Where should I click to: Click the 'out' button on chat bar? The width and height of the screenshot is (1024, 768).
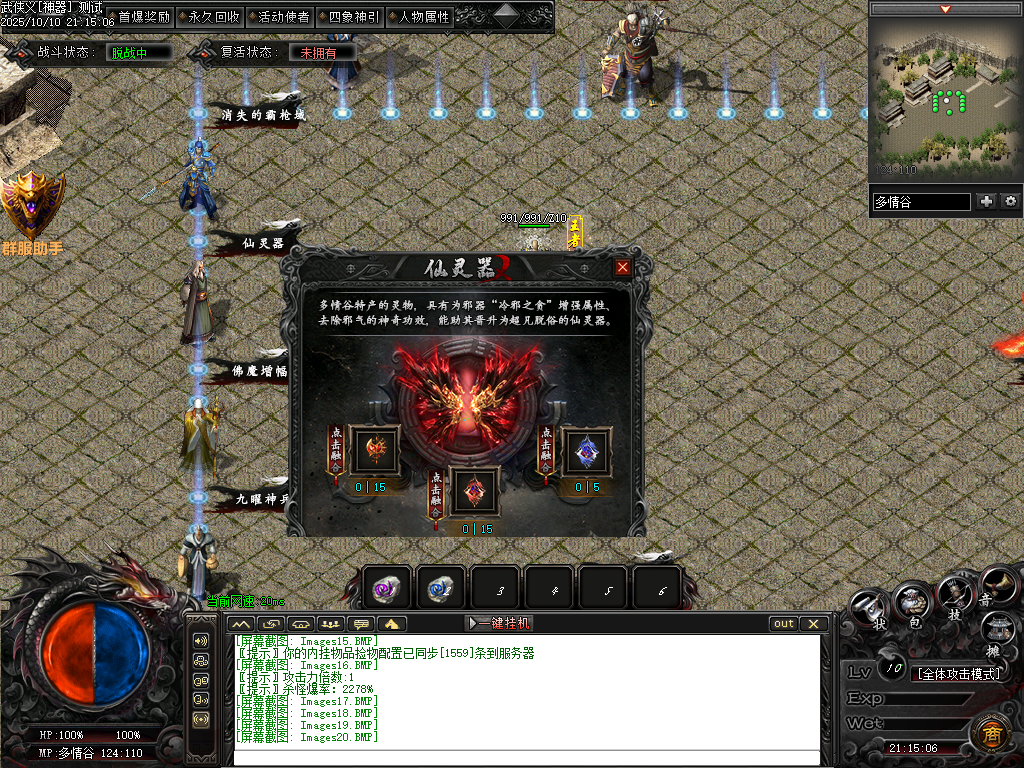783,623
